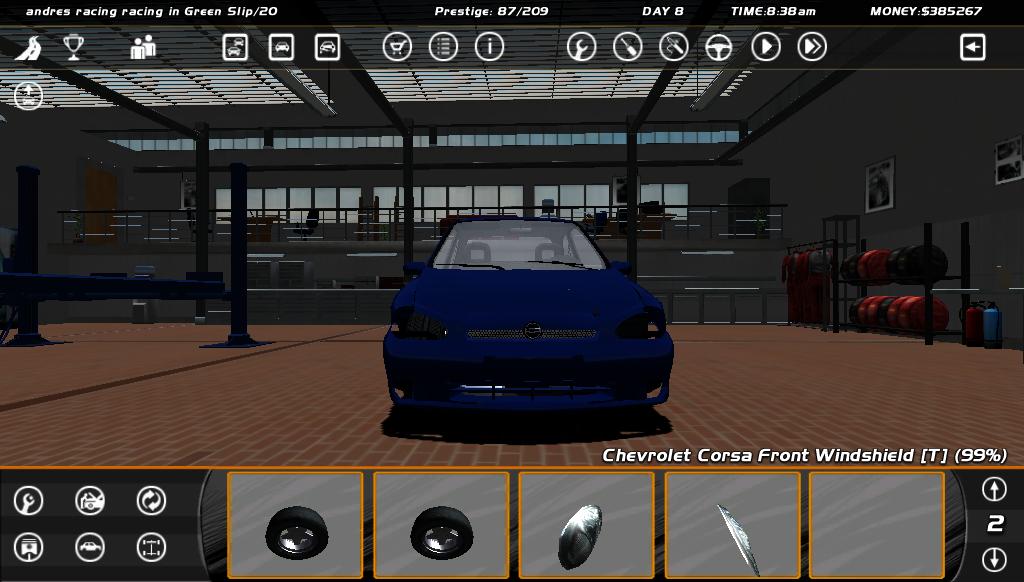Select the front windshield part slot
Viewport: 1024px width, 582px height.
pyautogui.click(x=732, y=525)
